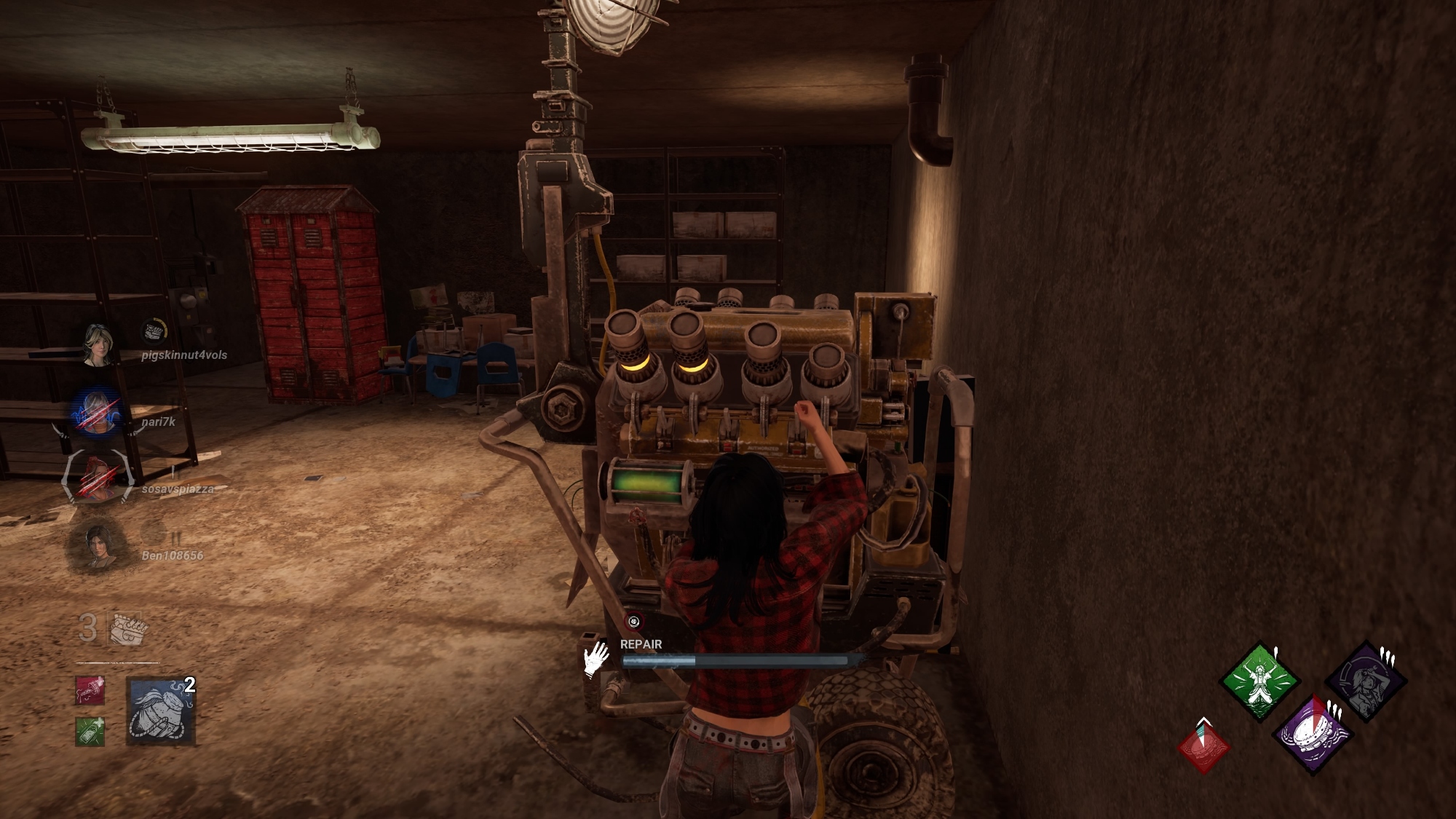Image resolution: width=1456 pixels, height=819 pixels.
Task: Click the red syringe add-on icon
Action: coord(90,691)
